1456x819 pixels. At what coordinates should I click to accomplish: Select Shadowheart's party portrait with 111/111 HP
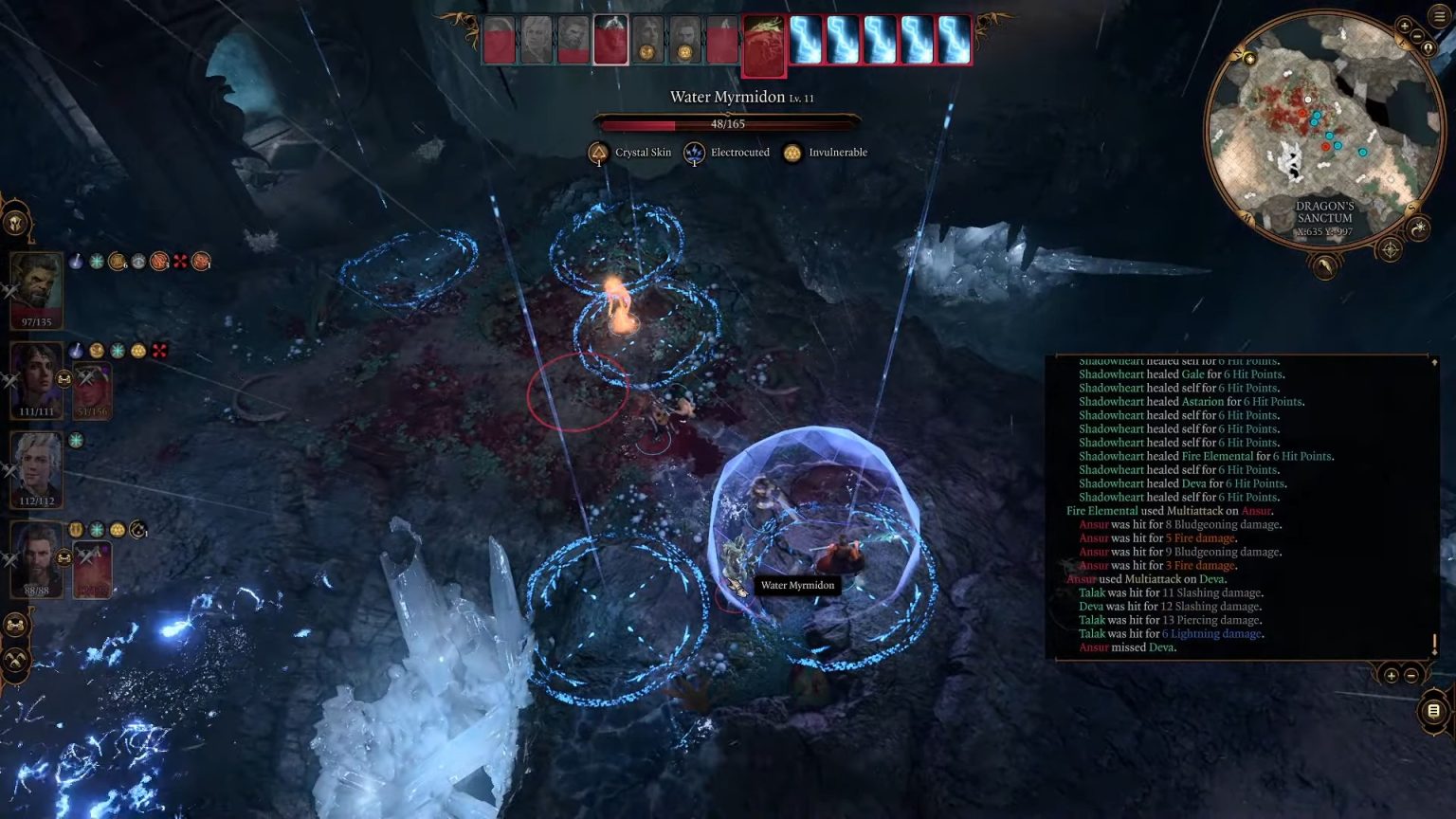[36, 375]
